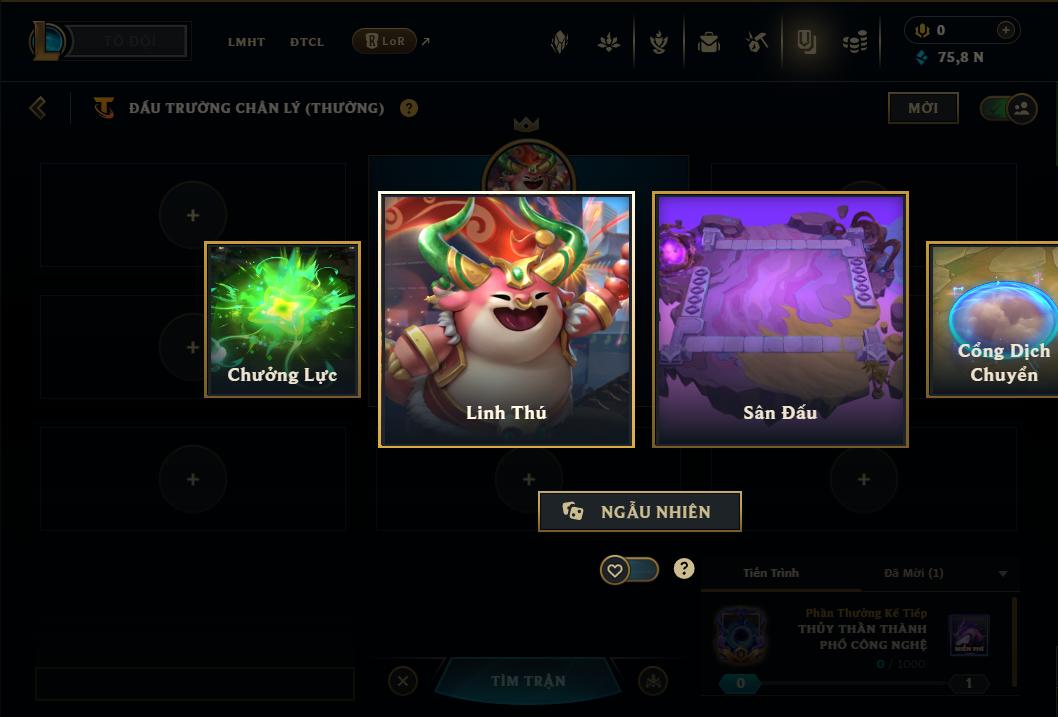This screenshot has height=717, width=1058.
Task: Click the Tìm Trận find match button
Action: [528, 681]
